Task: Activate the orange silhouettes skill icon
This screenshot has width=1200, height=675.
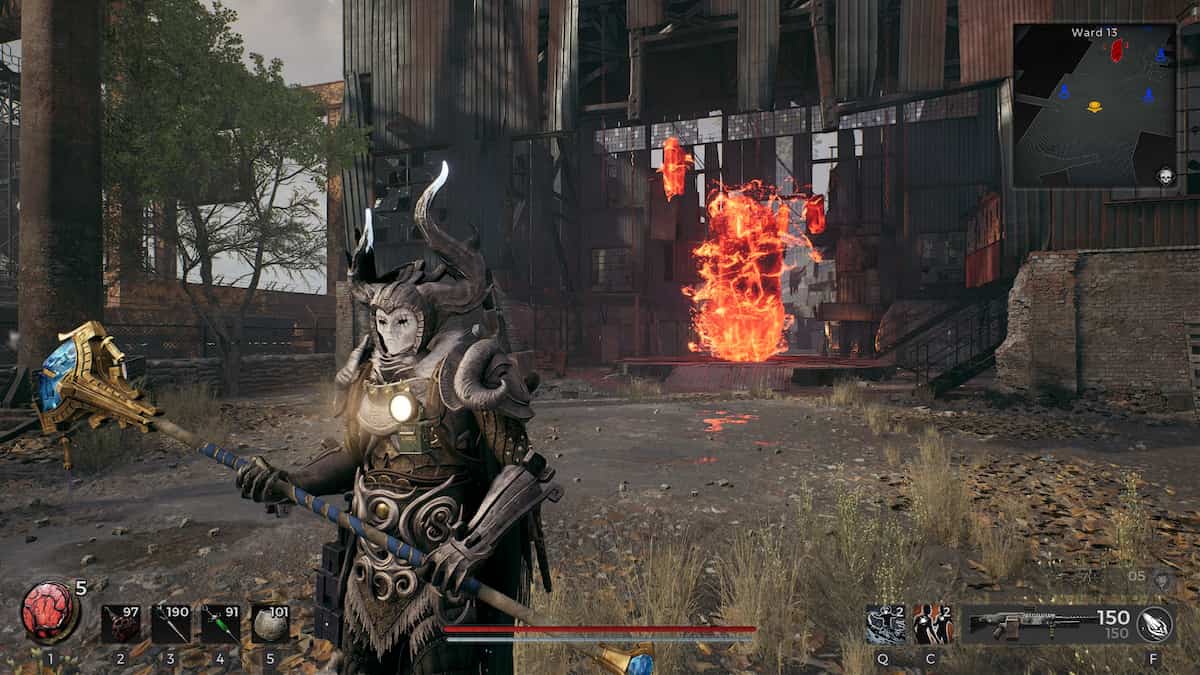Action: pyautogui.click(x=932, y=624)
